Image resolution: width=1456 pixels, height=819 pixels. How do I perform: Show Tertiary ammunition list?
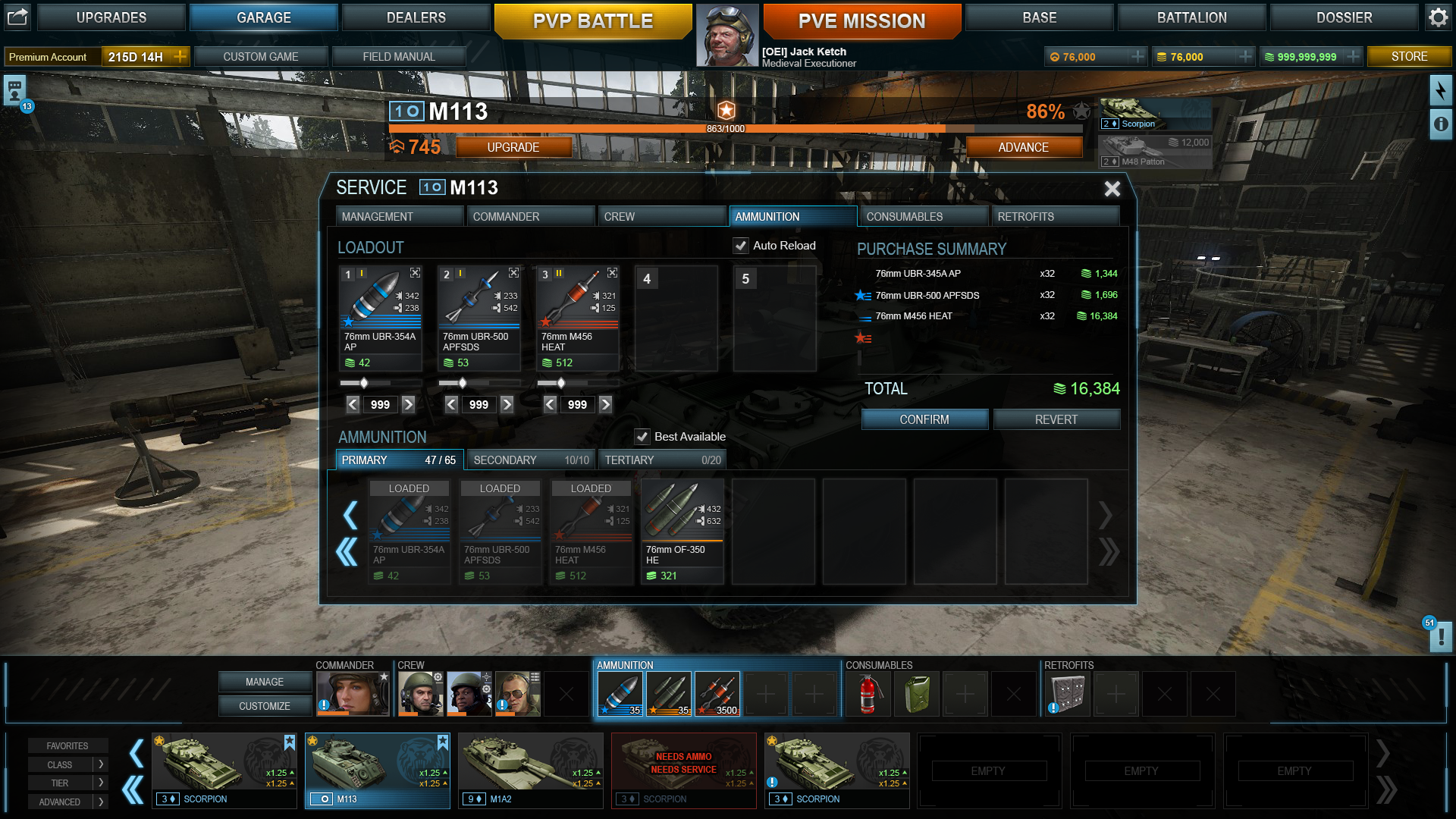[661, 460]
